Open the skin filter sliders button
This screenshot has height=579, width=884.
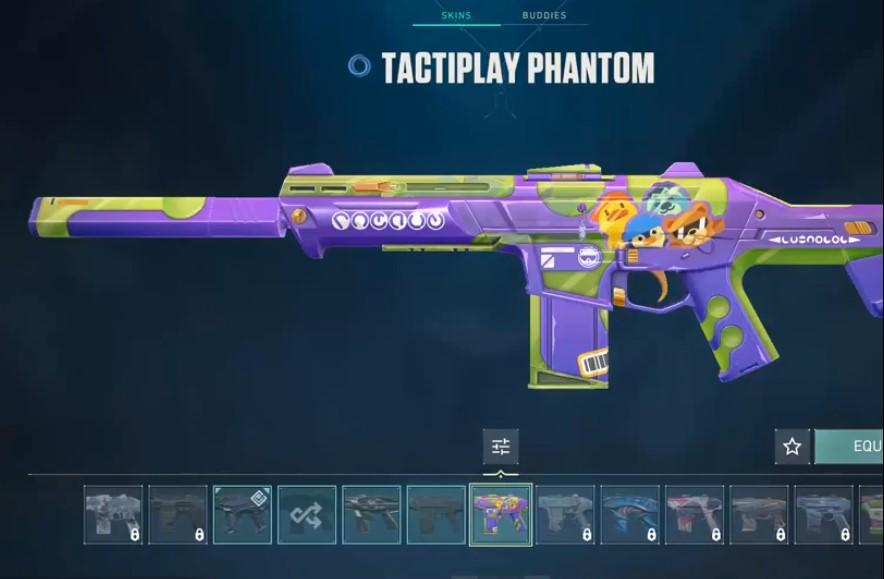point(501,447)
